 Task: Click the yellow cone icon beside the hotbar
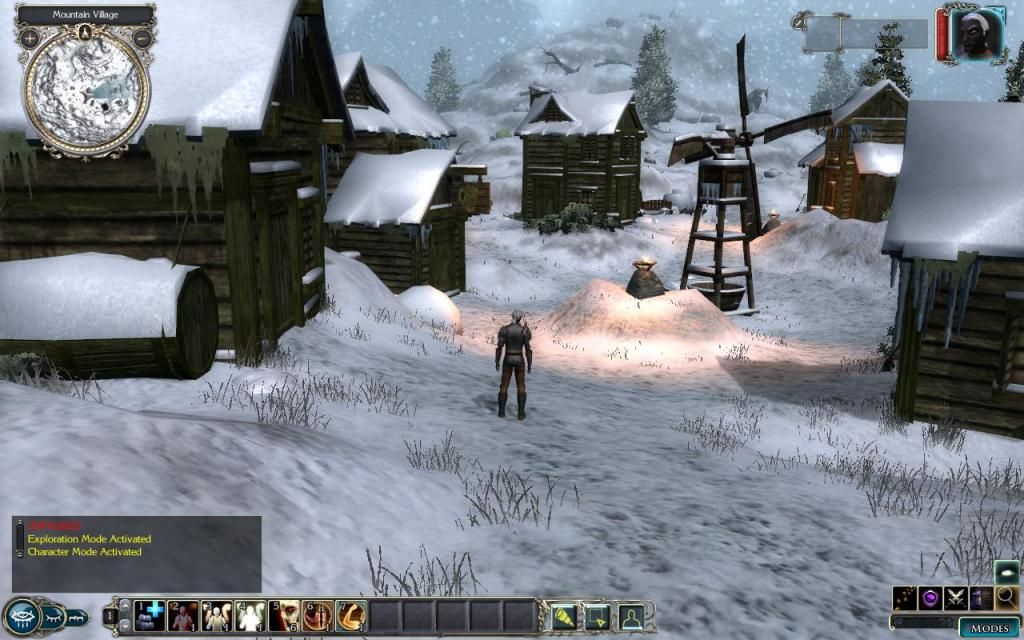click(565, 616)
